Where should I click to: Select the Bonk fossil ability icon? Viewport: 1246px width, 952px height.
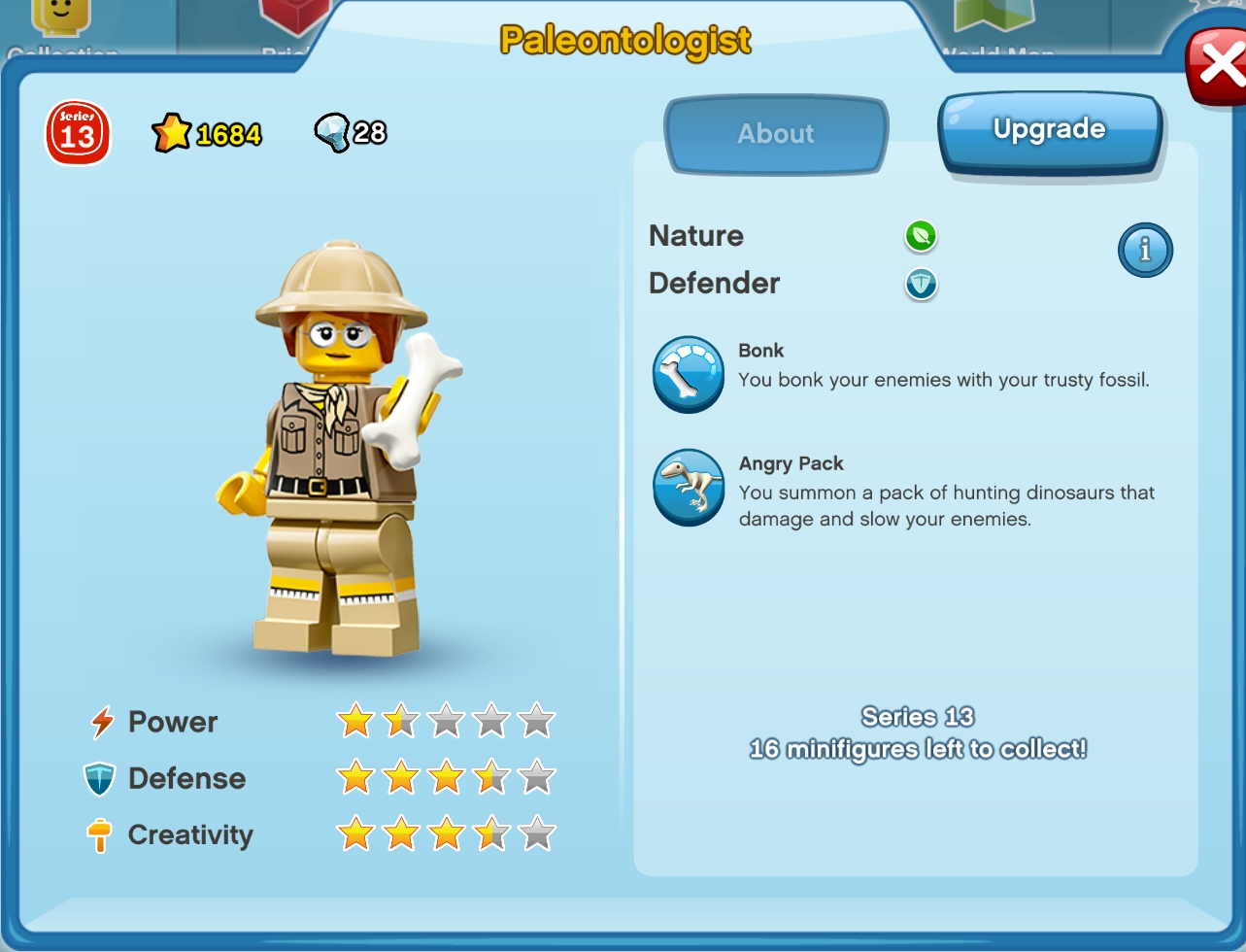688,374
